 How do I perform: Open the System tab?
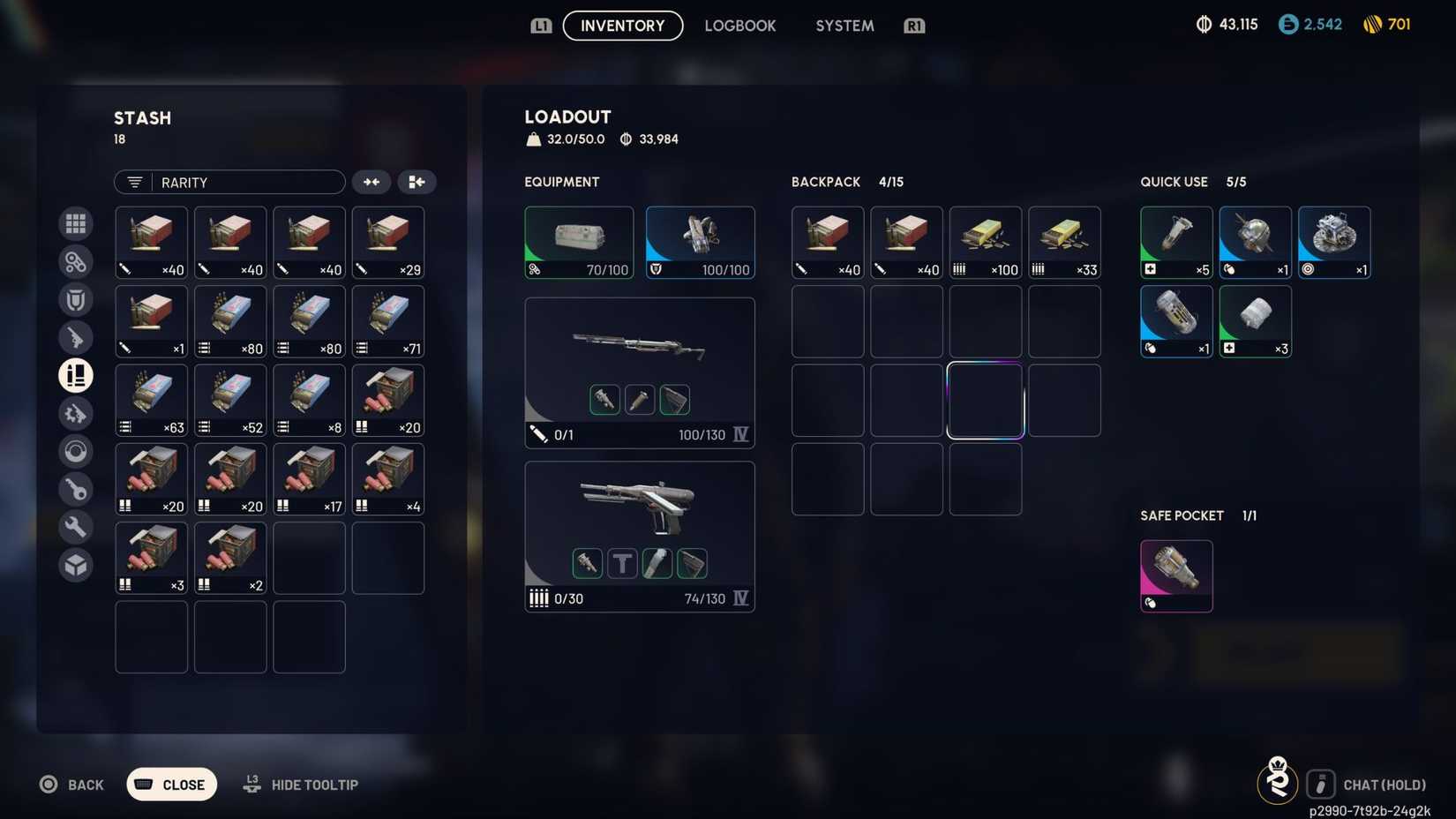tap(844, 26)
